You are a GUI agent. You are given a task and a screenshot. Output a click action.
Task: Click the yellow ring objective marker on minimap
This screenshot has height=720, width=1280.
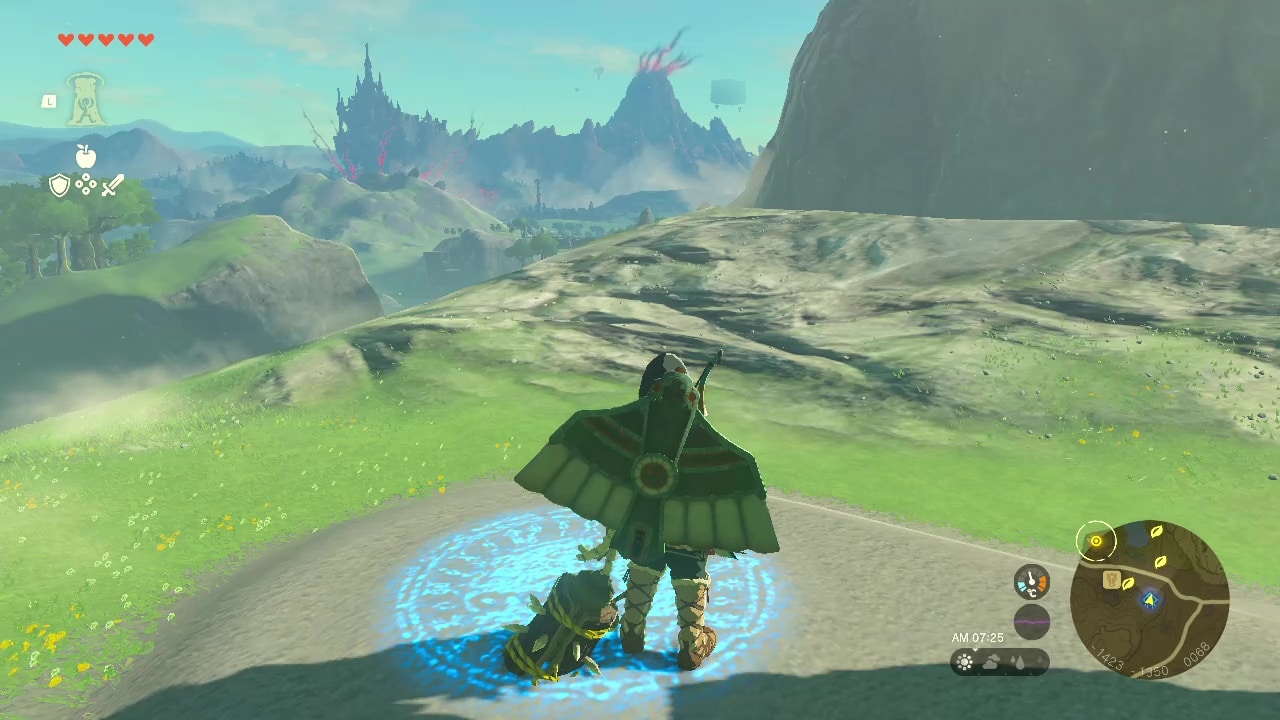(x=1096, y=541)
